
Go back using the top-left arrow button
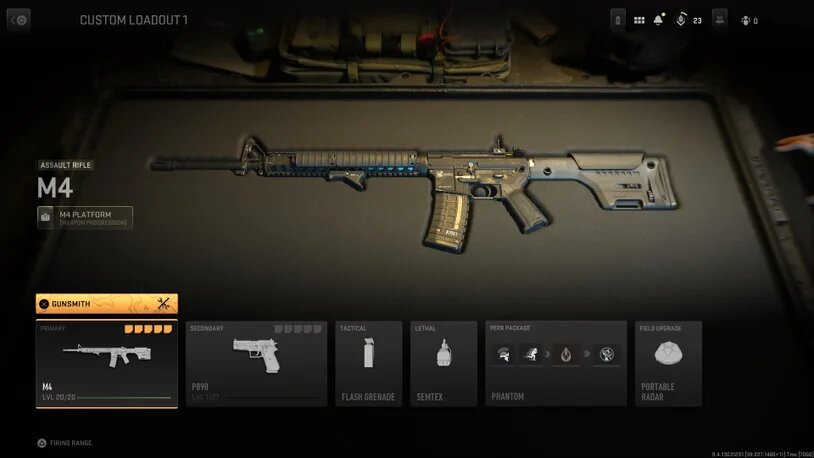(19, 19)
